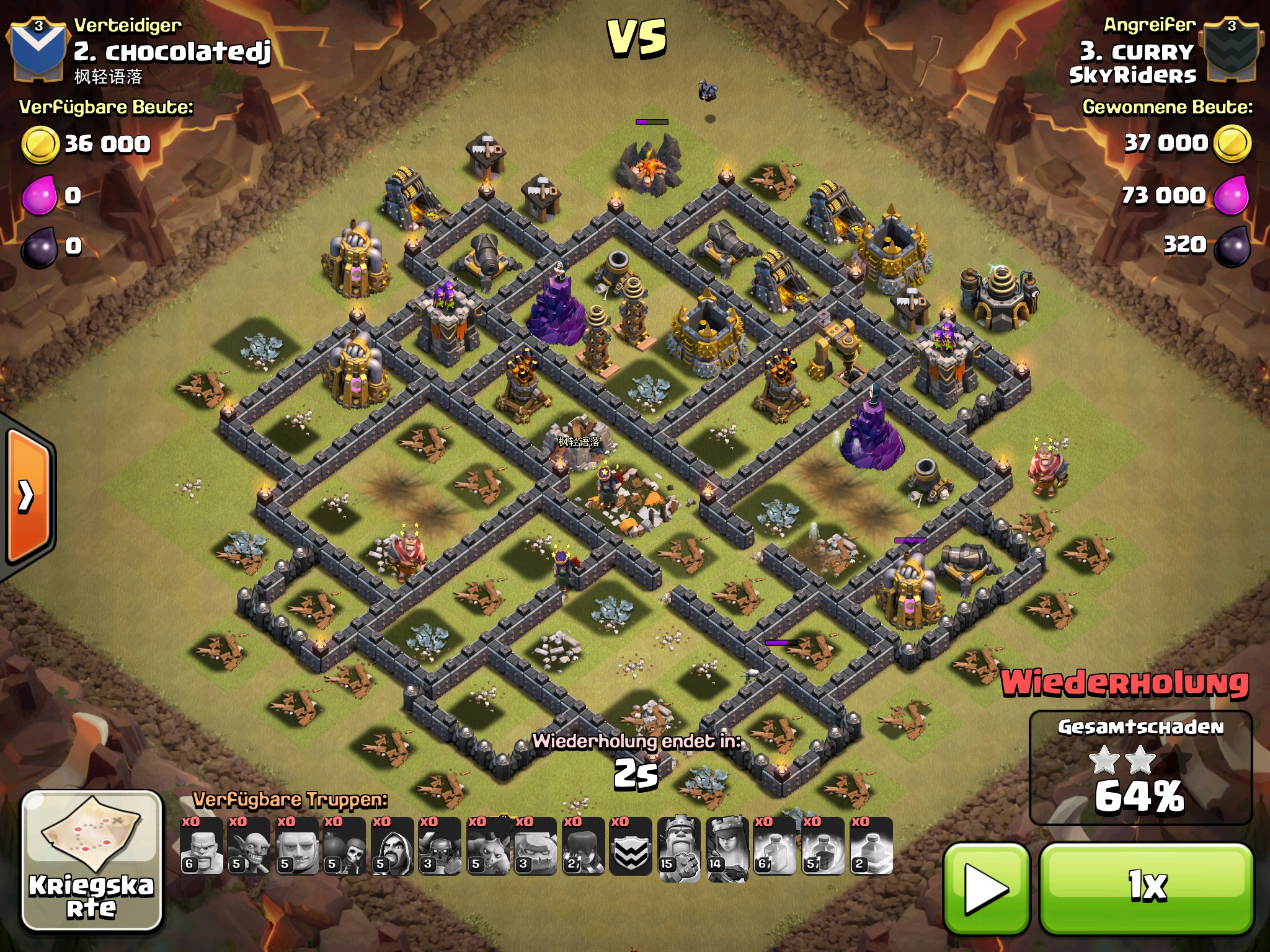Select the Archer Queen hero slot
Screen dimensions: 1270x952
[x=727, y=845]
